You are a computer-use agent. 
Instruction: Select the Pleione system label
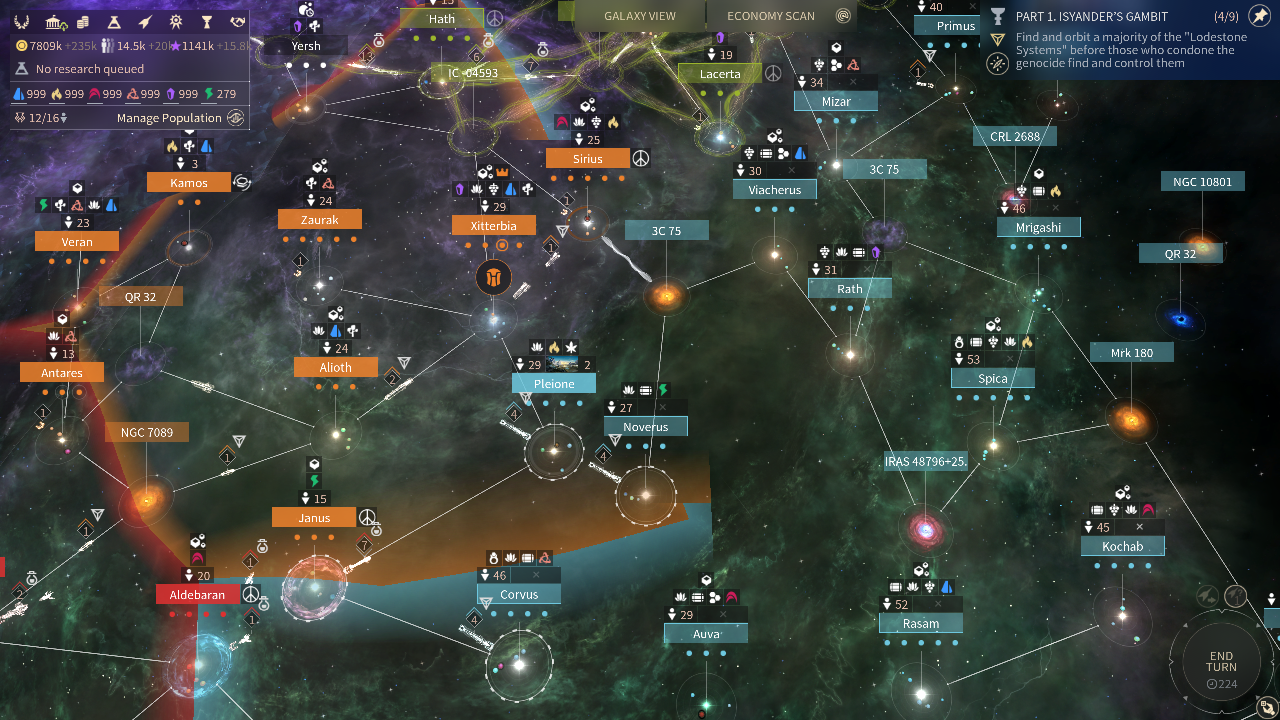click(554, 384)
